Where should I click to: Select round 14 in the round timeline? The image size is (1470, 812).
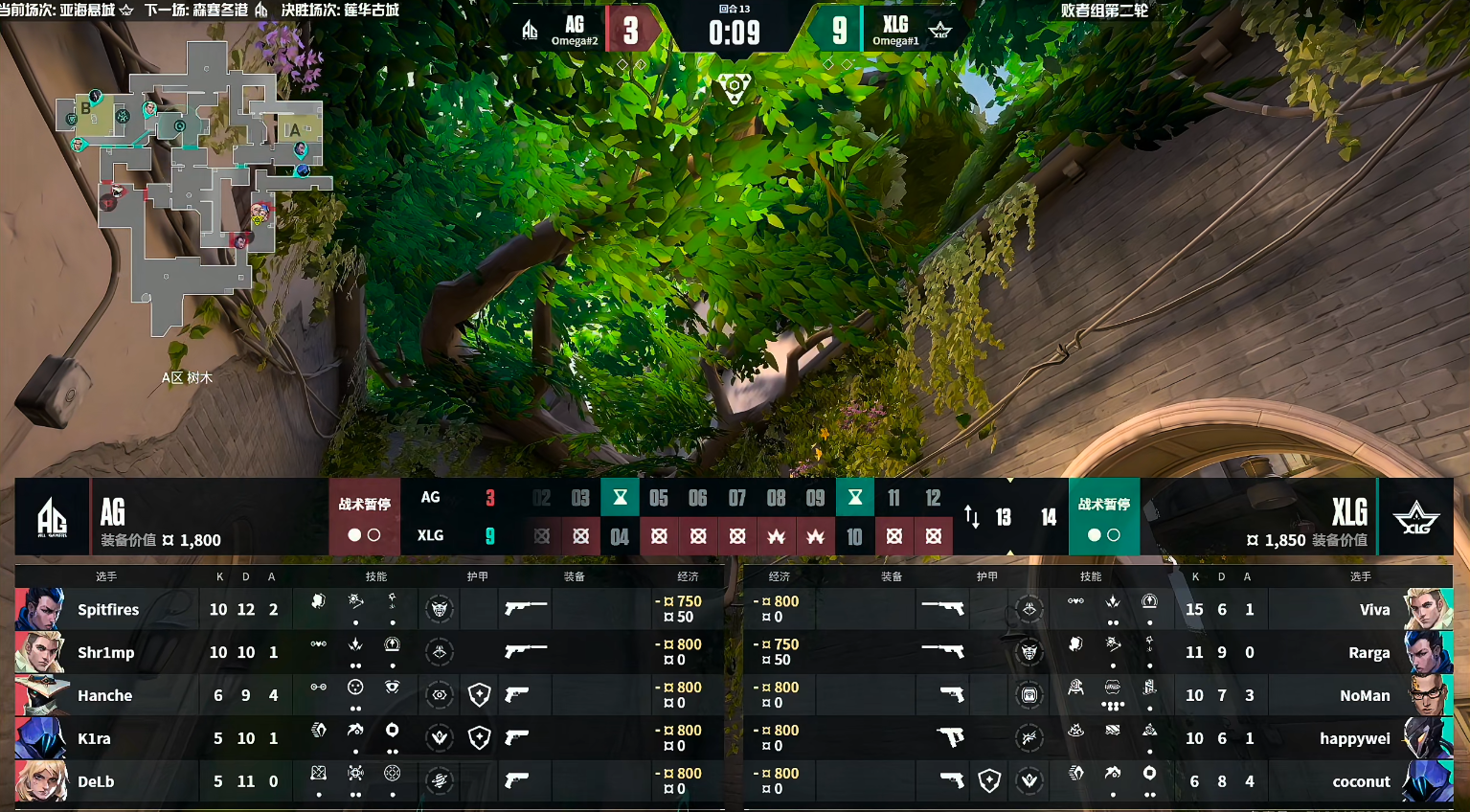1049,517
